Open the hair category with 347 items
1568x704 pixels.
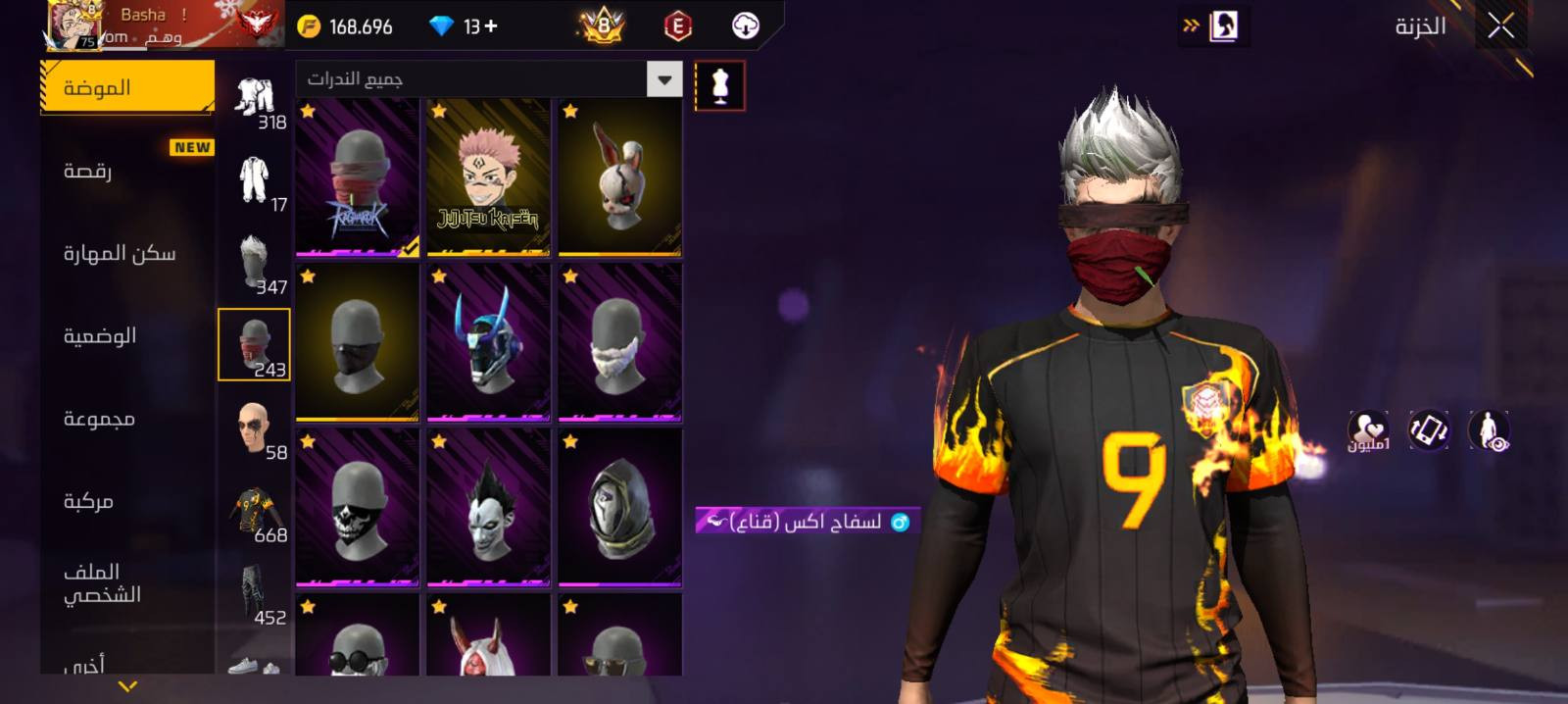click(x=255, y=263)
